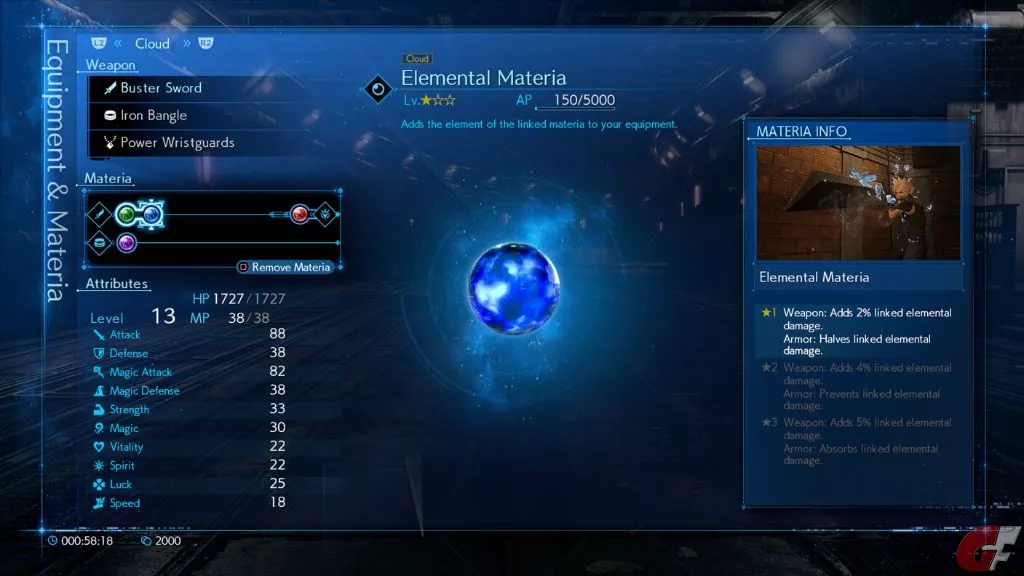Select the blue Elemental materia slot

151,214
